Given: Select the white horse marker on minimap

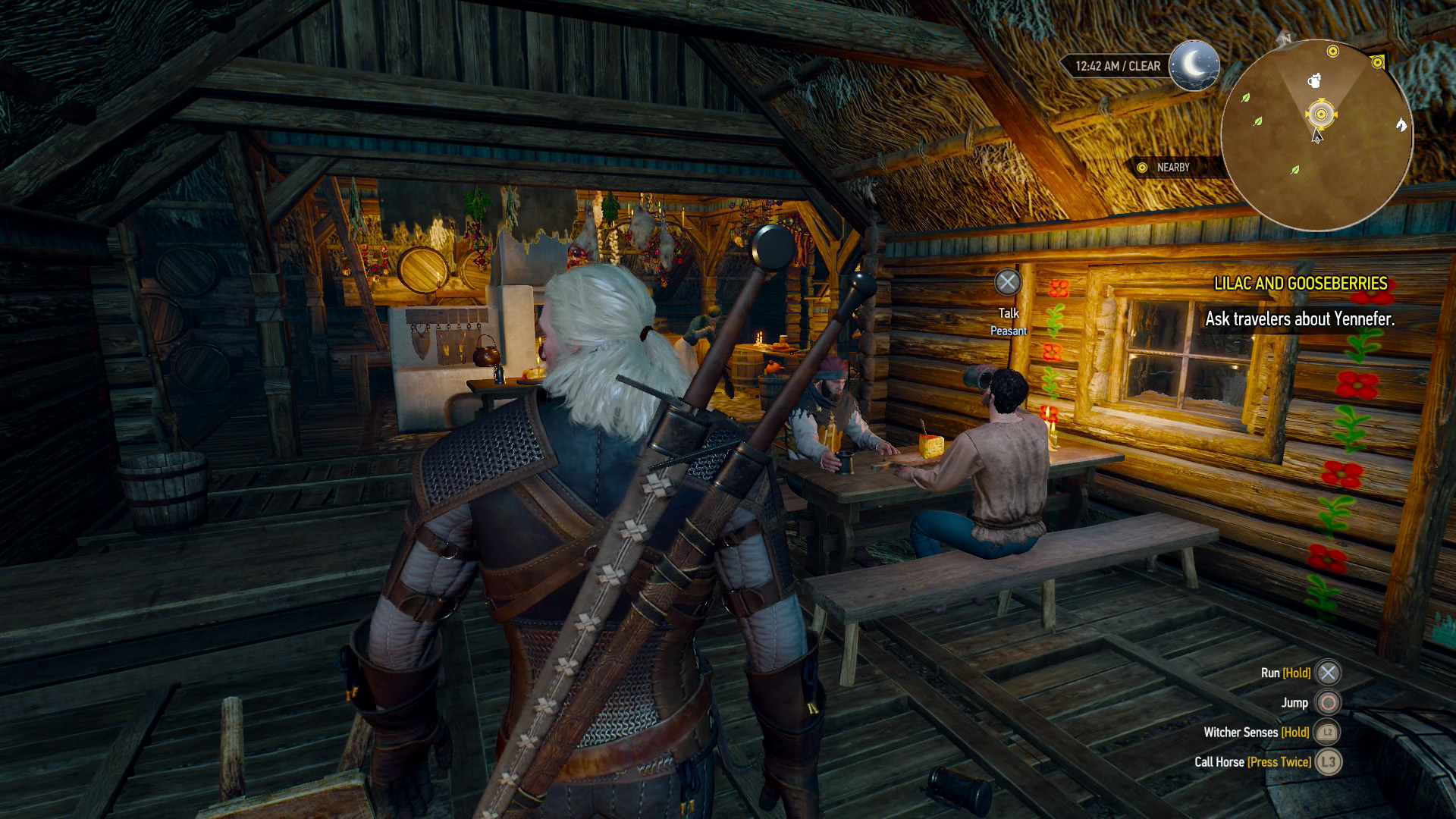Looking at the screenshot, I should (1401, 124).
